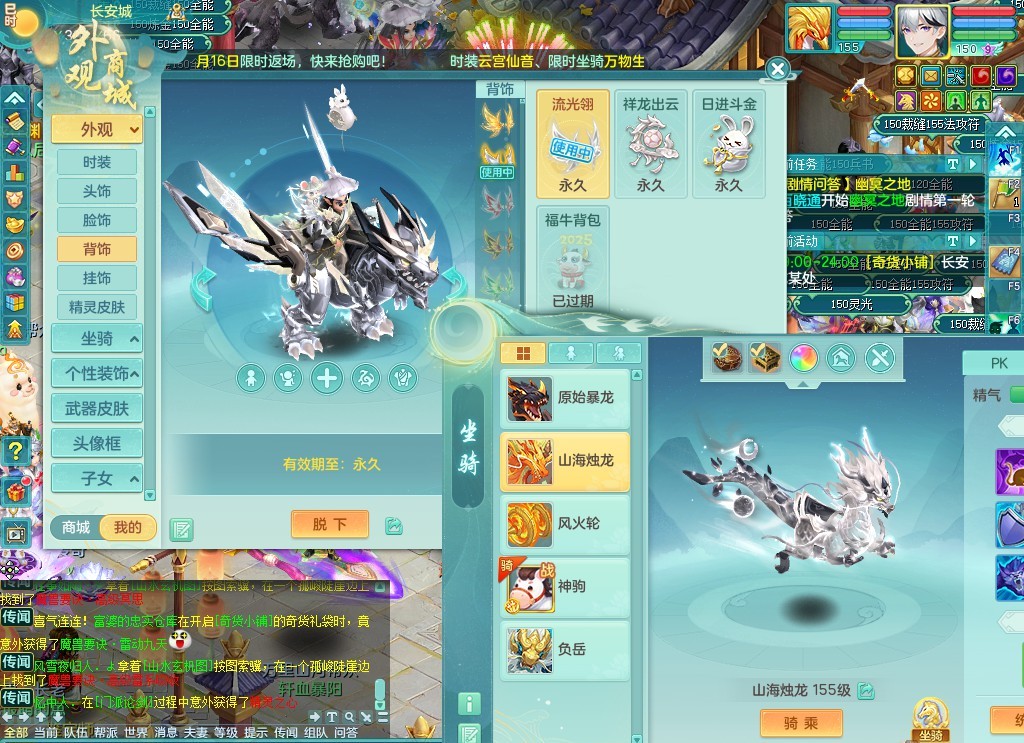This screenshot has height=743, width=1024.
Task: Select the 祥龙出云 back ornament
Action: point(650,144)
